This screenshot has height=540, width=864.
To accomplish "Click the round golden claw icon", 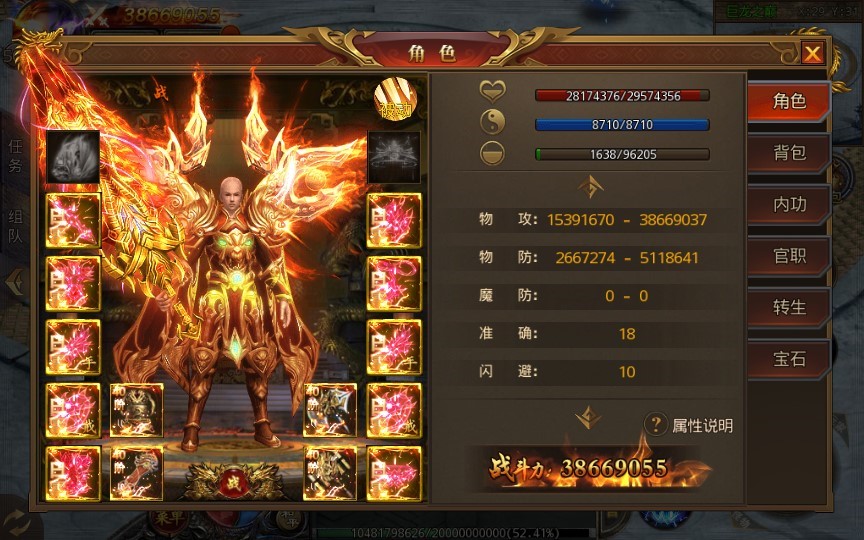I will pos(393,100).
